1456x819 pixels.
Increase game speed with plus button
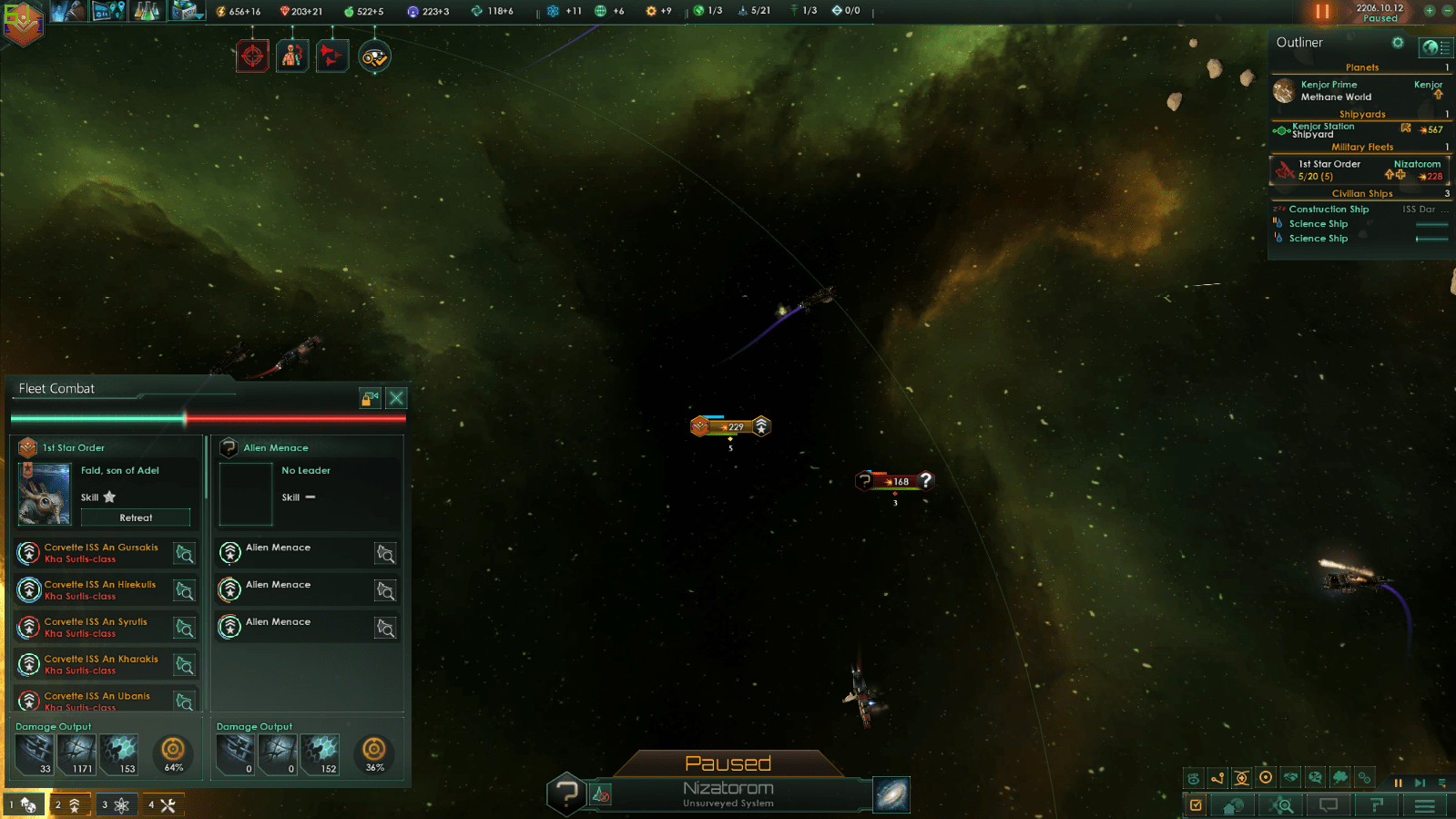click(1430, 11)
